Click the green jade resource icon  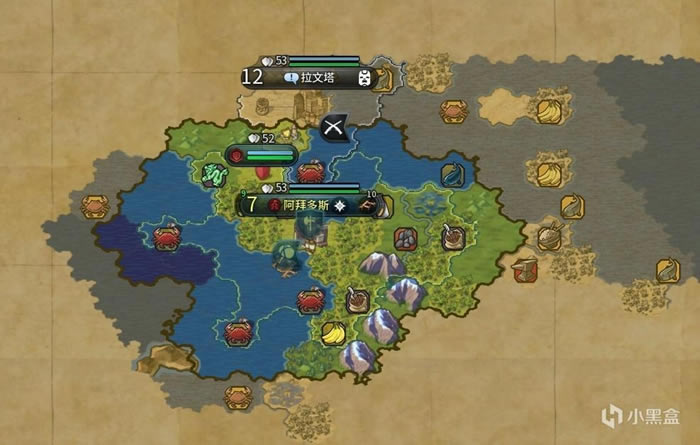pyautogui.click(x=215, y=176)
